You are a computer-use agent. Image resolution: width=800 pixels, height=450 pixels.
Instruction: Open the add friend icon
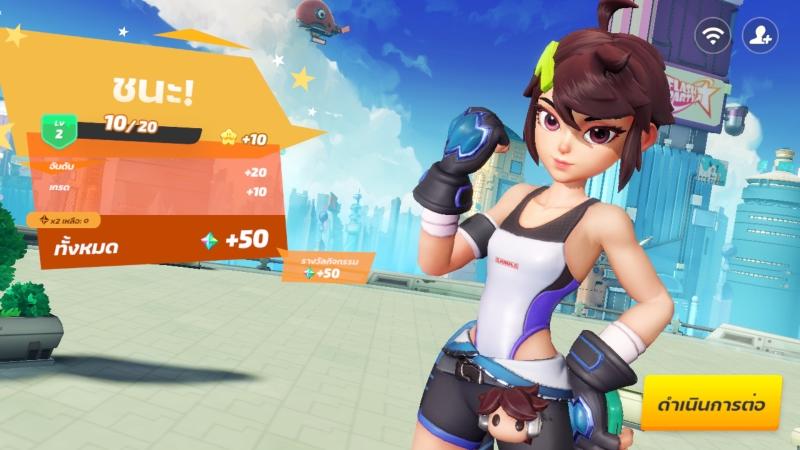pyautogui.click(x=760, y=37)
